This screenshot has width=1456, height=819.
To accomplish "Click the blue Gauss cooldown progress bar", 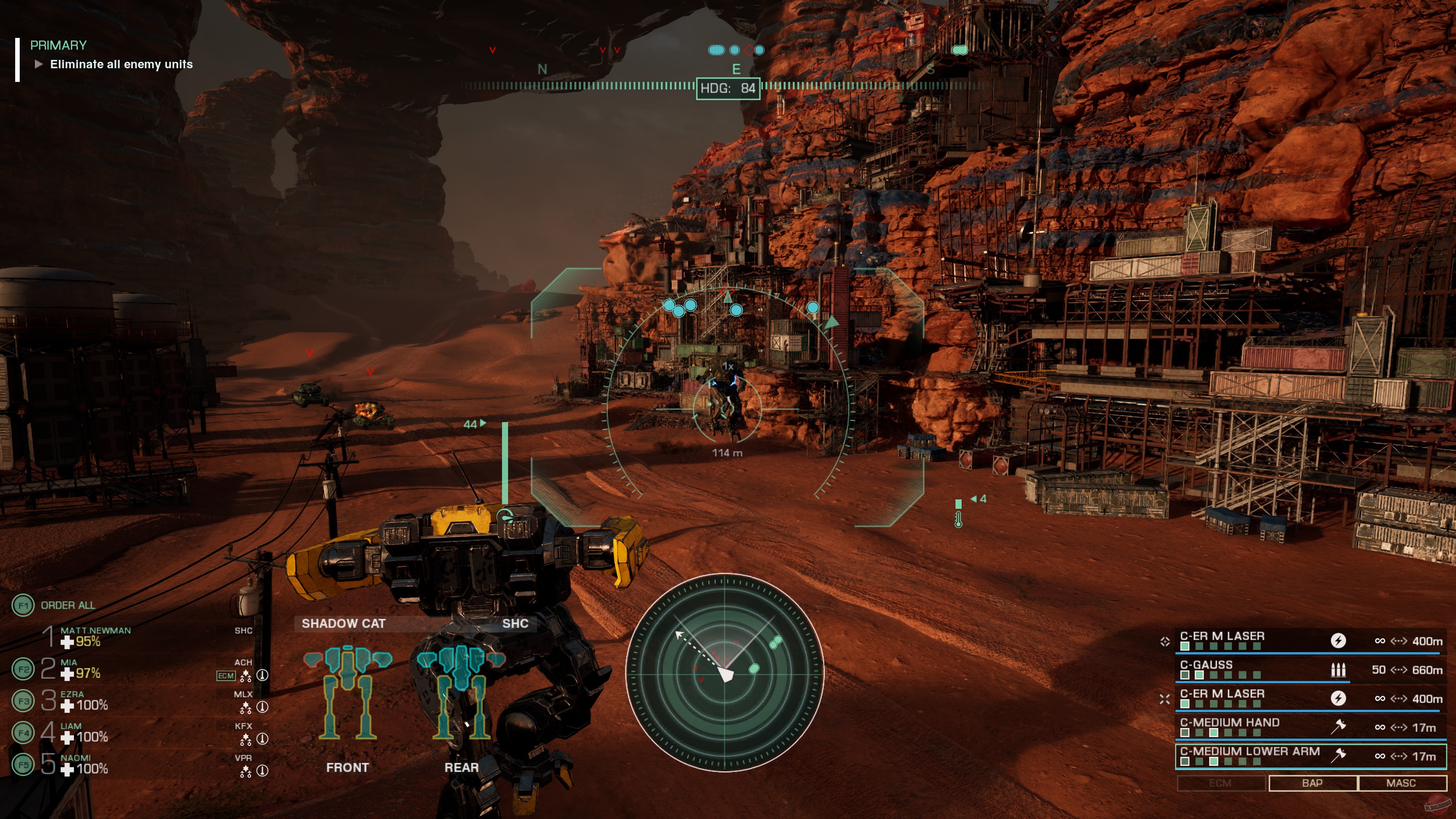I will tap(1263, 682).
